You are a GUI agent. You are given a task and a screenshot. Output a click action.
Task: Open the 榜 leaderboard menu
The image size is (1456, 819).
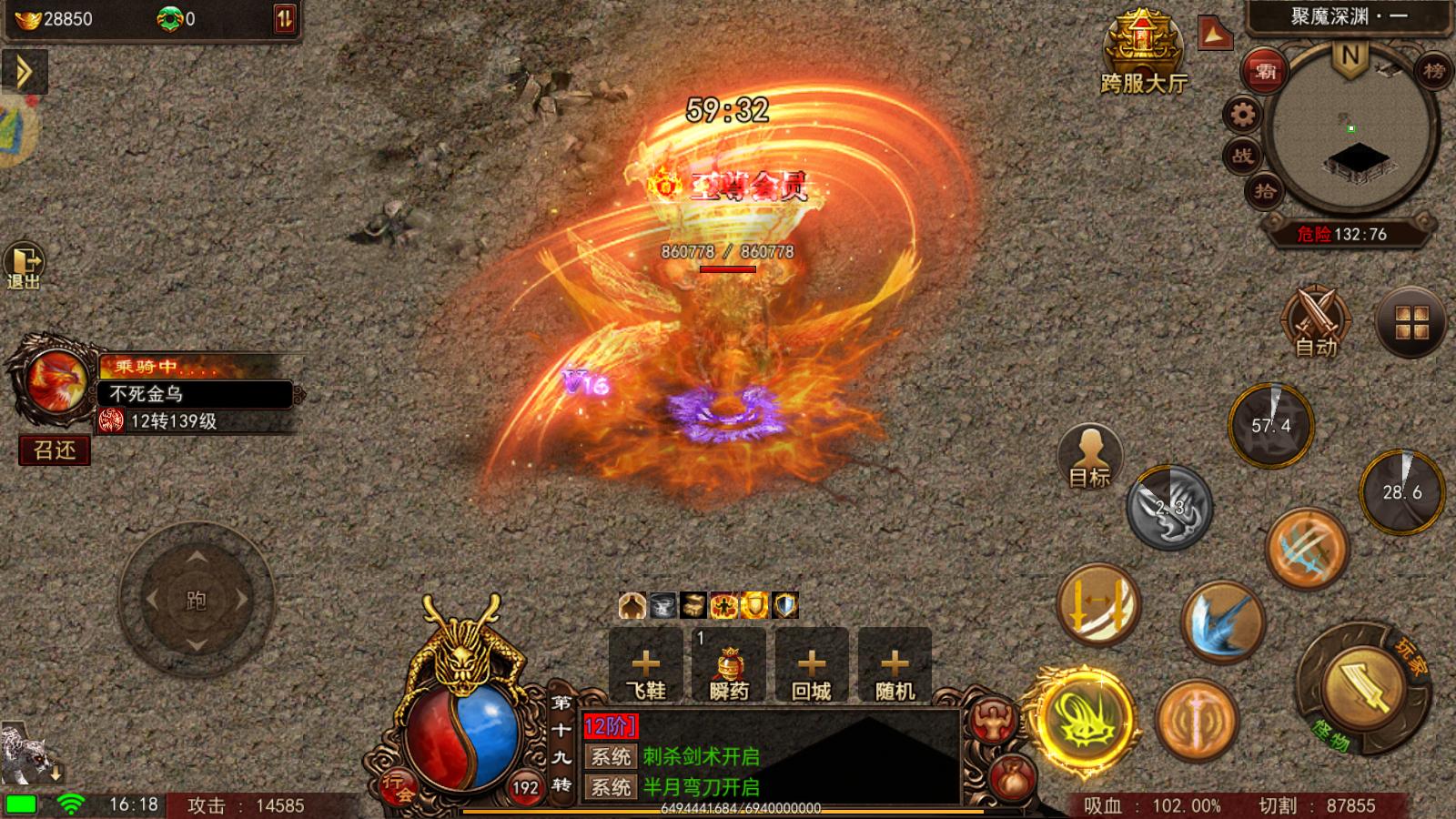coord(1431,70)
